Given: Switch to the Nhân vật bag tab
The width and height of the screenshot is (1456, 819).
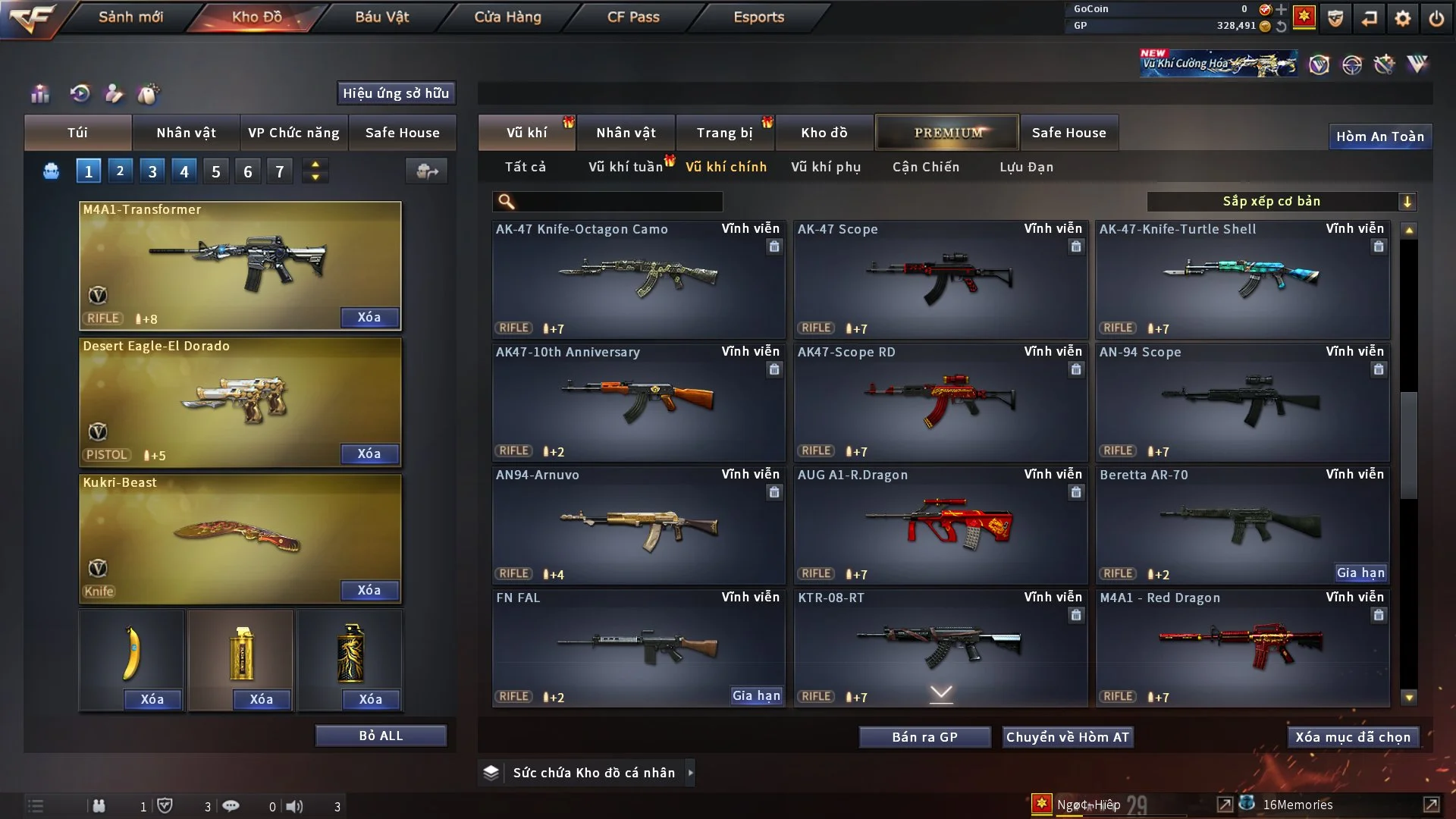Looking at the screenshot, I should (x=186, y=133).
